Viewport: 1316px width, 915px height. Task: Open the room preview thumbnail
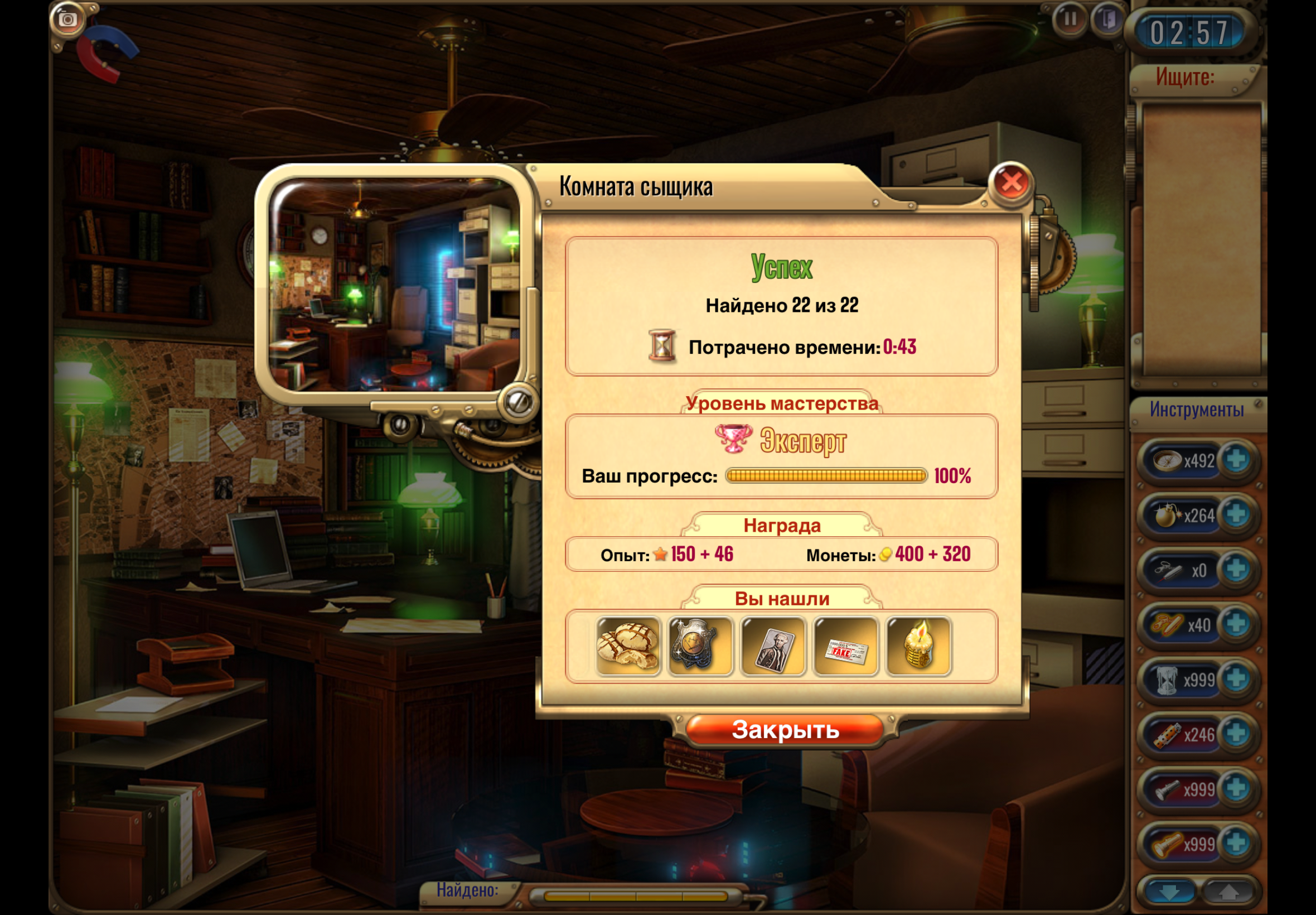[x=395, y=285]
